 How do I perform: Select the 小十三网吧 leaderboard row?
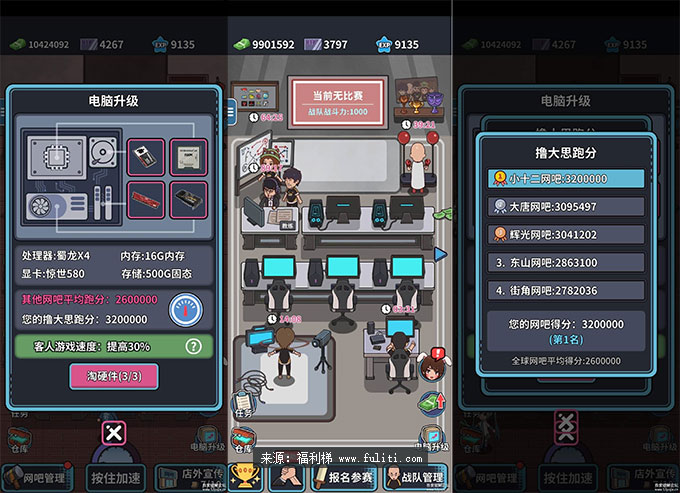point(566,178)
